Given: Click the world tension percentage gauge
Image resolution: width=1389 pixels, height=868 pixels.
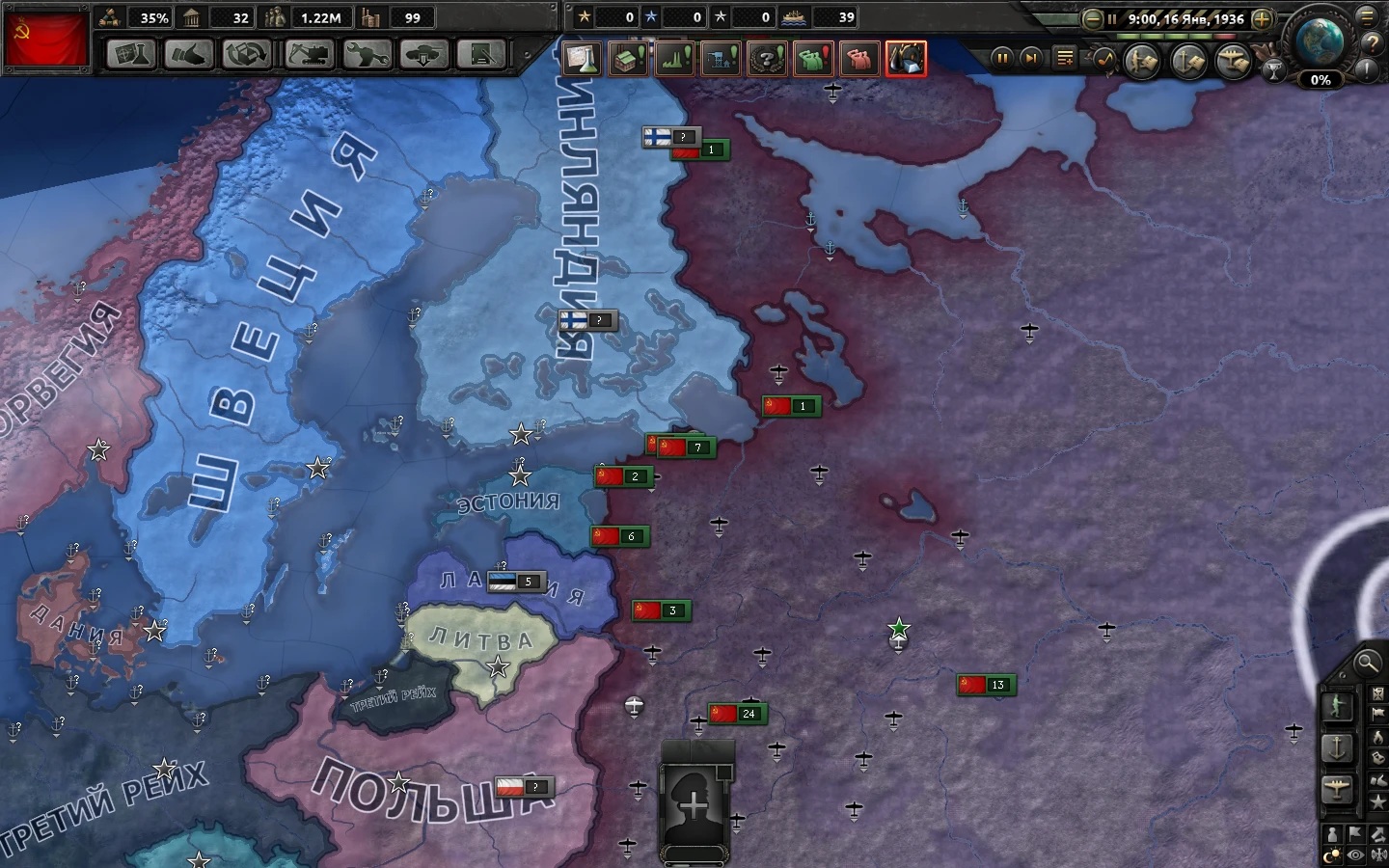Looking at the screenshot, I should click(1320, 81).
